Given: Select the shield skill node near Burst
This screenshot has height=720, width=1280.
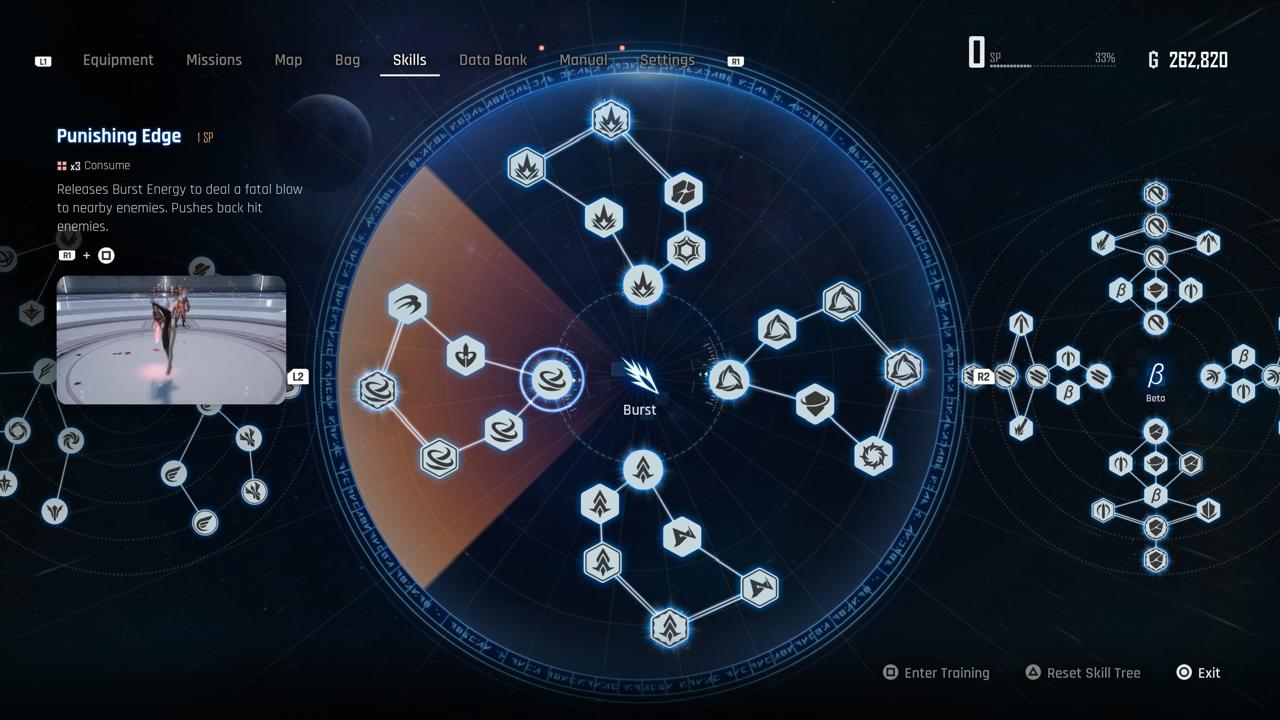Looking at the screenshot, I should [x=815, y=404].
